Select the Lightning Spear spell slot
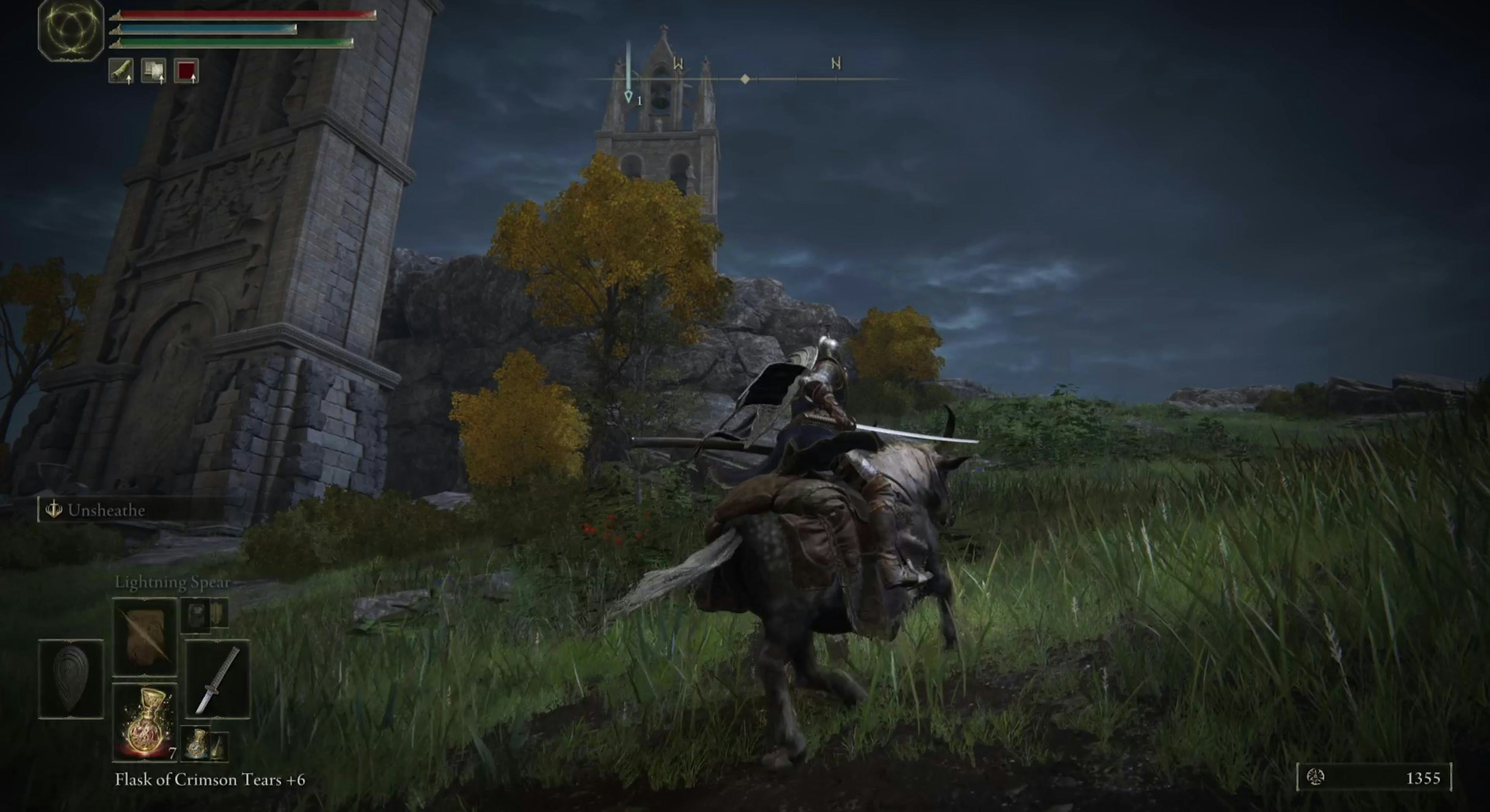The image size is (1490, 812). click(145, 637)
